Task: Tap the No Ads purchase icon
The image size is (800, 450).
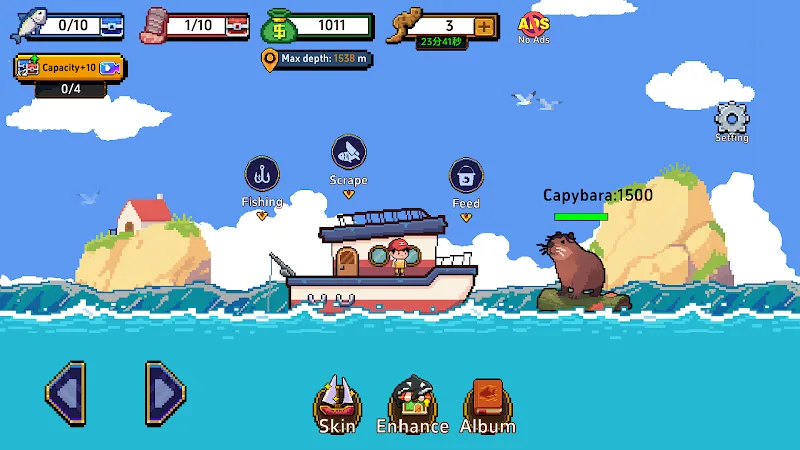Action: 534,26
